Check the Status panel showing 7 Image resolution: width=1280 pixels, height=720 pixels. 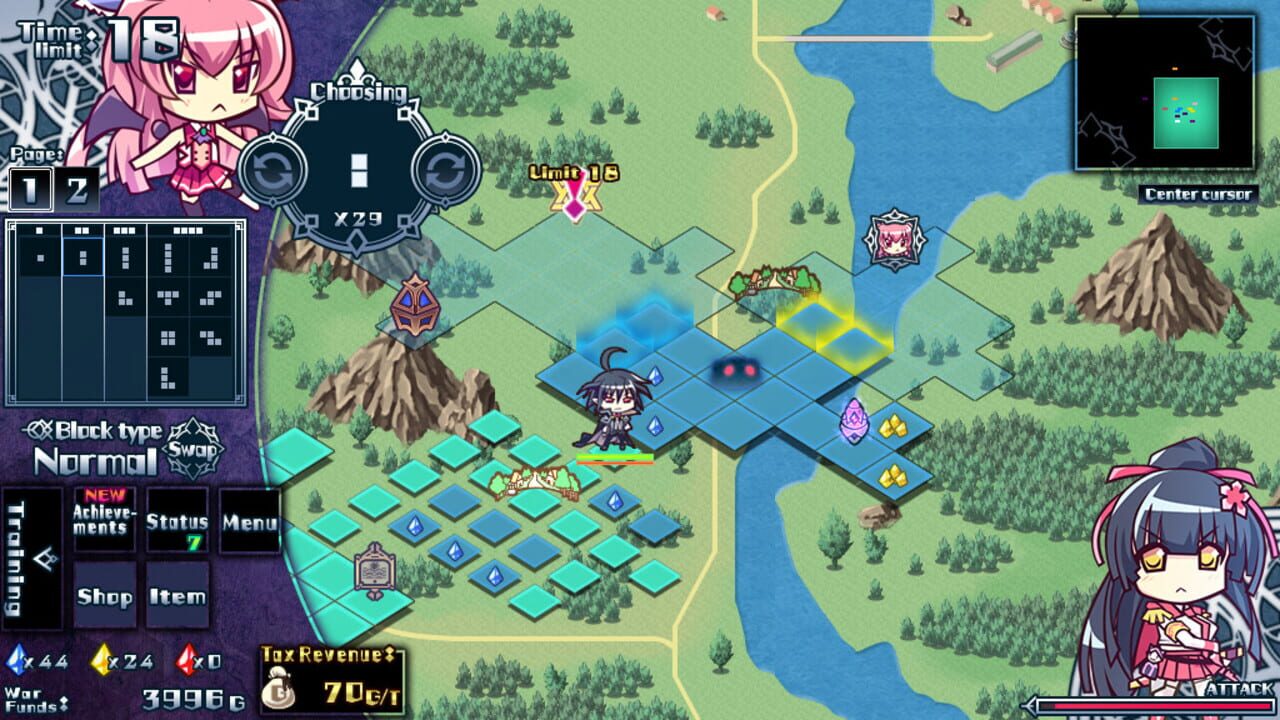[178, 521]
